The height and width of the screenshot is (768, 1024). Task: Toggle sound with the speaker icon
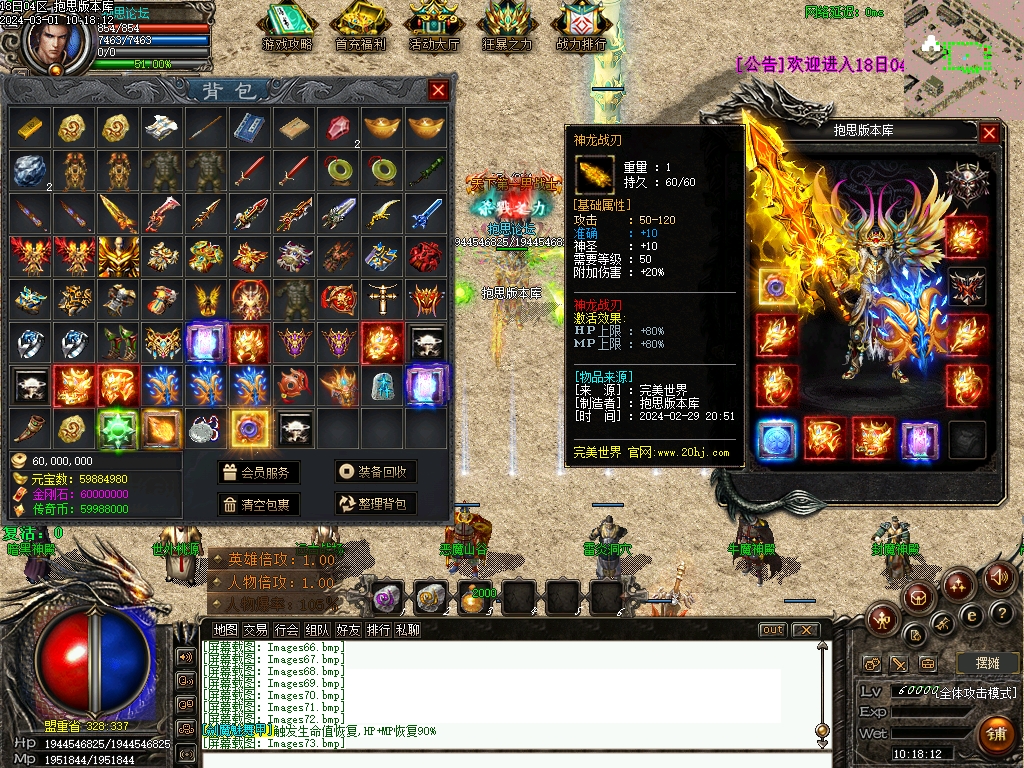pos(998,577)
